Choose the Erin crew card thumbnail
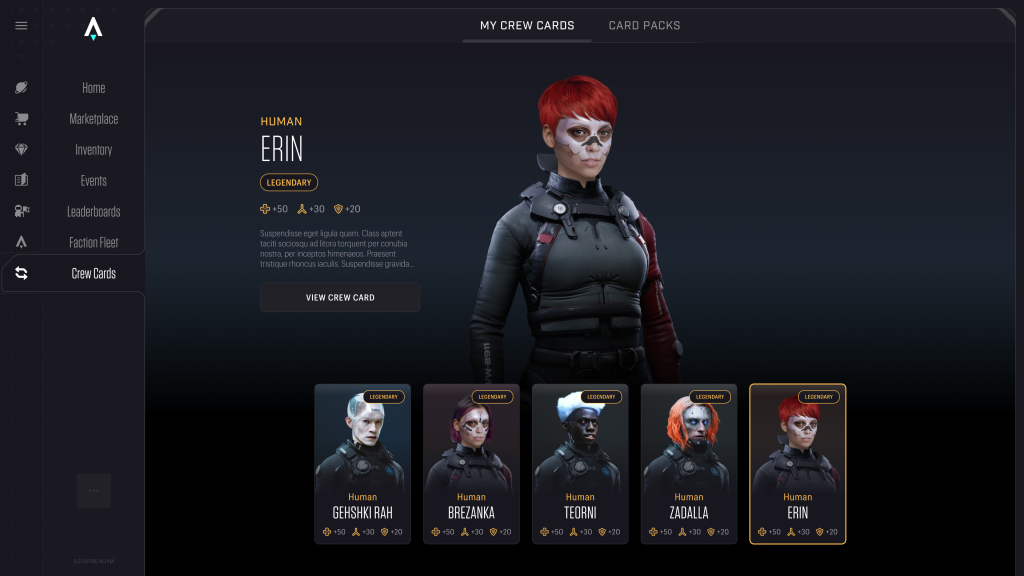This screenshot has height=576, width=1024. [x=798, y=464]
